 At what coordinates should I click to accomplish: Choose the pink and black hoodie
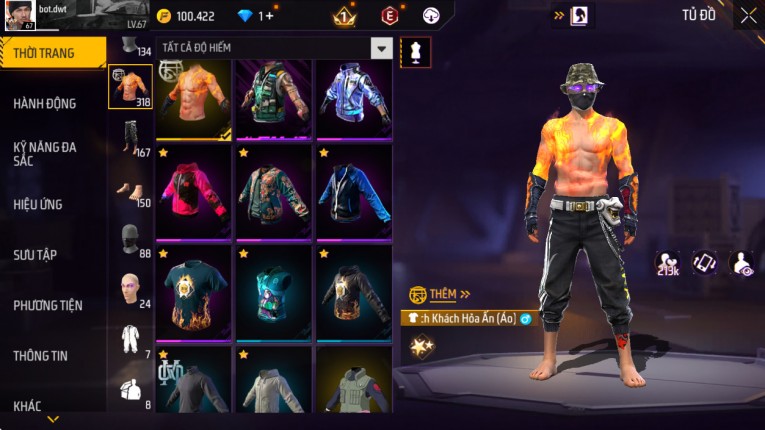[193, 192]
